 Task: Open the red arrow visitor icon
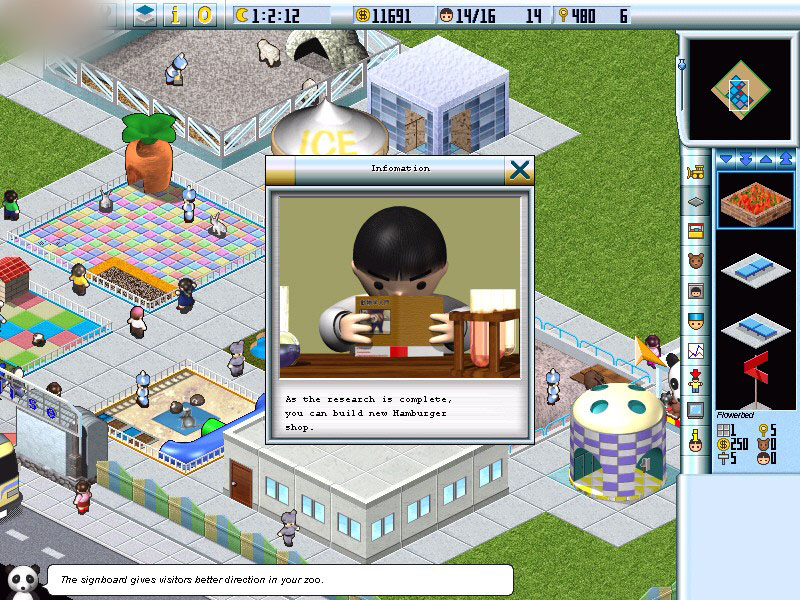coord(696,381)
